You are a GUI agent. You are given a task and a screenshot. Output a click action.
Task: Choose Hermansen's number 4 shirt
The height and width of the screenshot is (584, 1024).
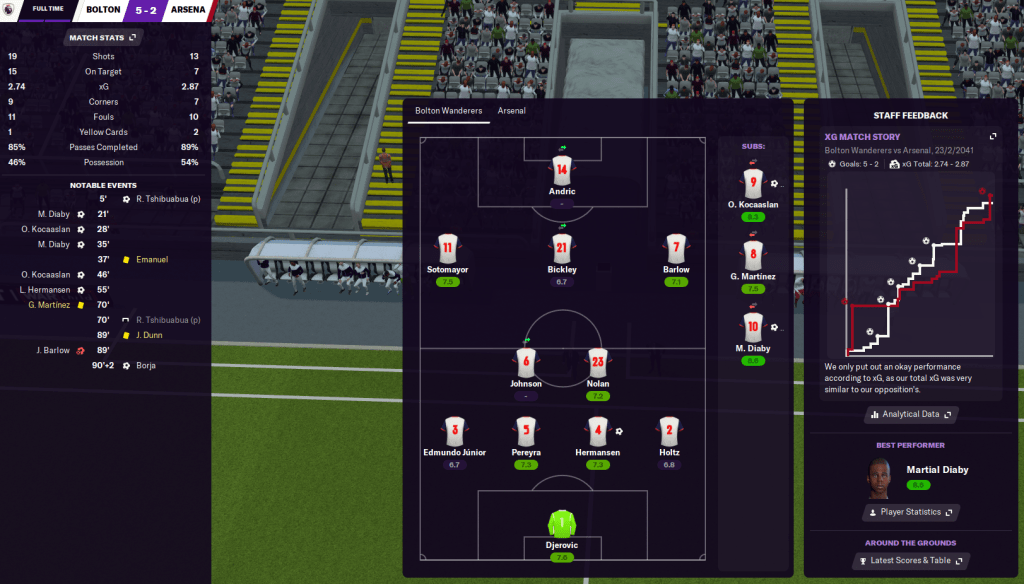coord(599,431)
